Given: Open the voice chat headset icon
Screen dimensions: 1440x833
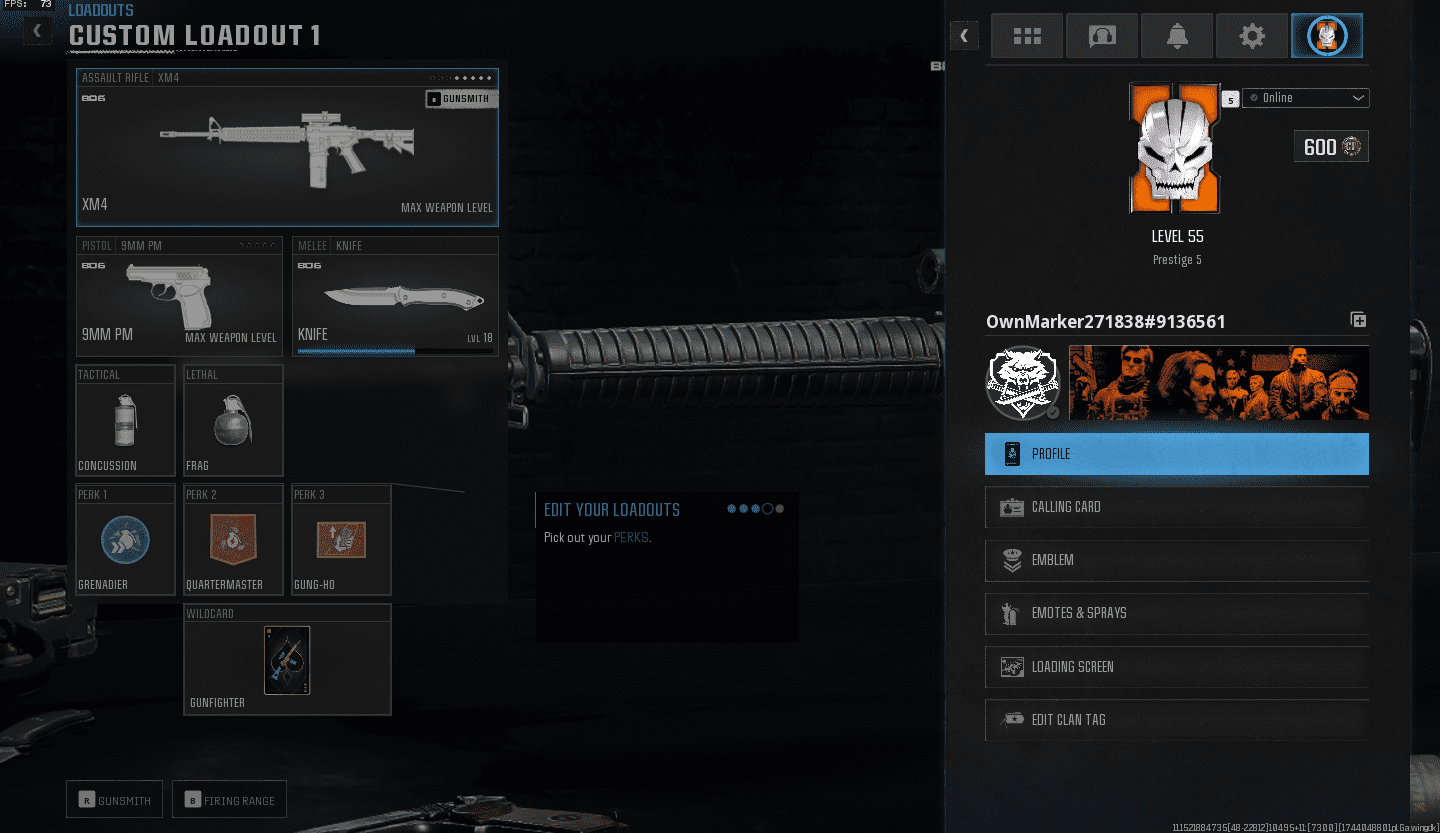Looking at the screenshot, I should coord(1101,35).
